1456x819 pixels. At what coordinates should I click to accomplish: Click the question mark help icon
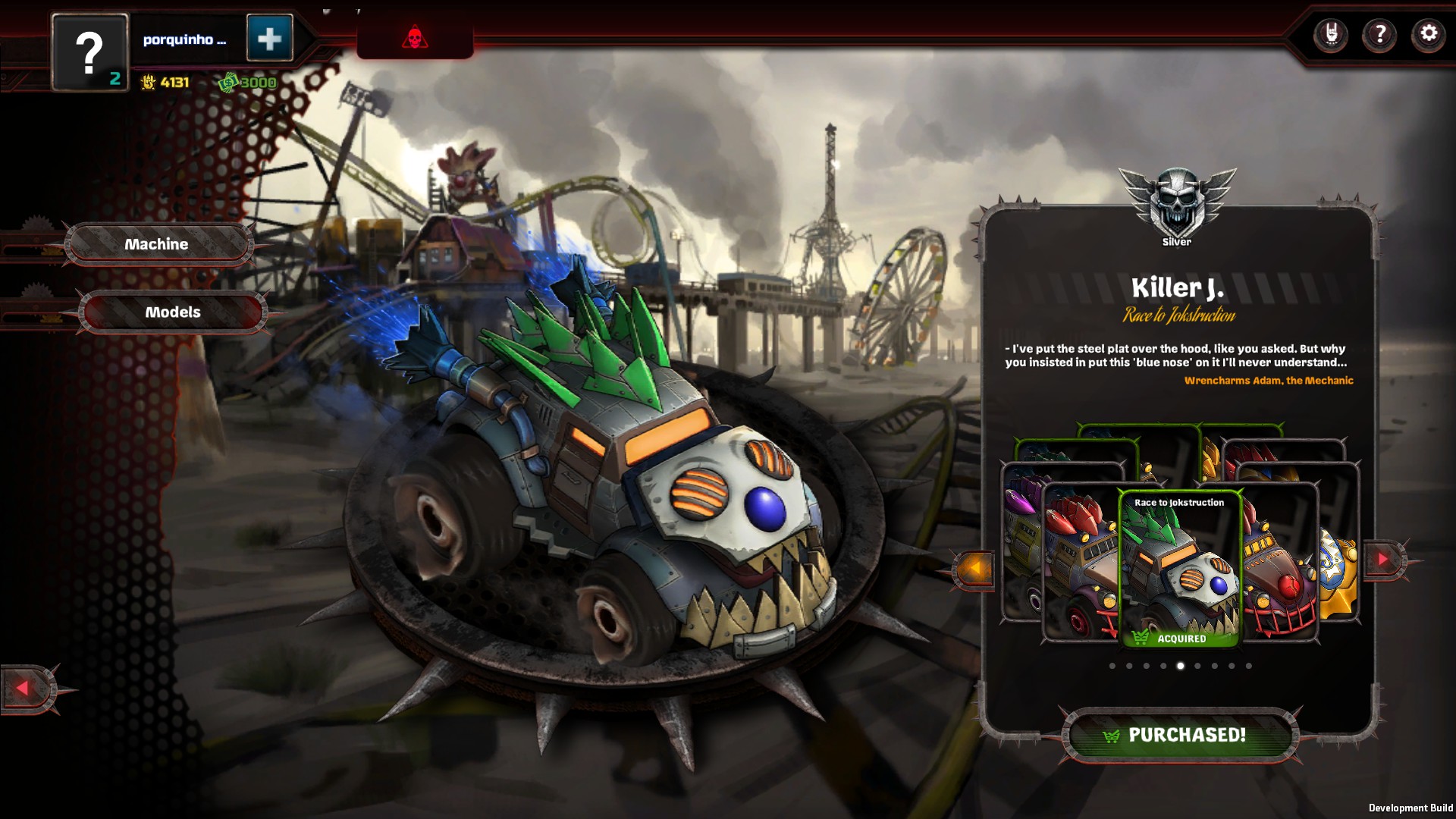click(x=1380, y=33)
